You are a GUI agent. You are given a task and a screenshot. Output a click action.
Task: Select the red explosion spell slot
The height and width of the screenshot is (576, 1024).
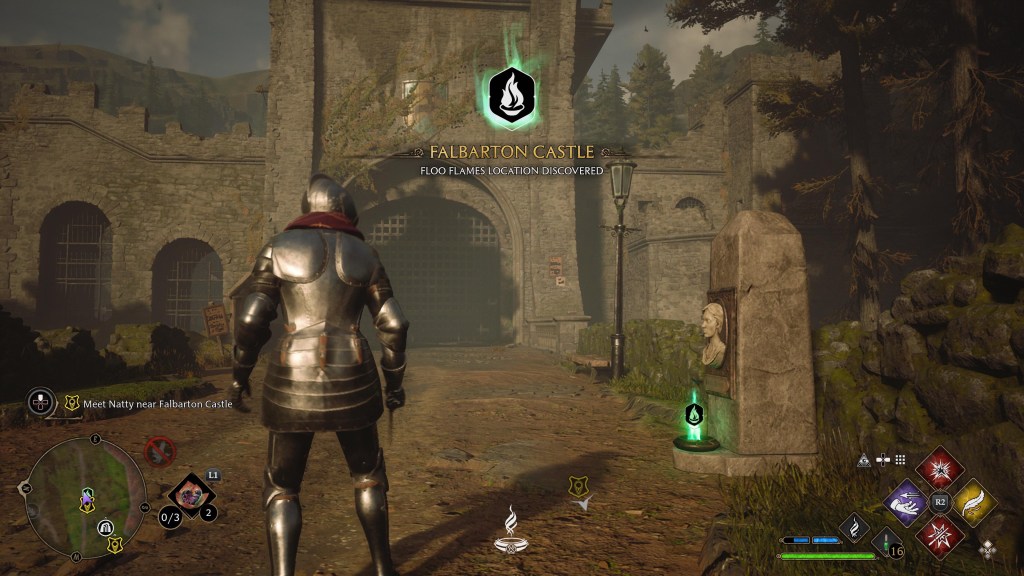point(940,467)
